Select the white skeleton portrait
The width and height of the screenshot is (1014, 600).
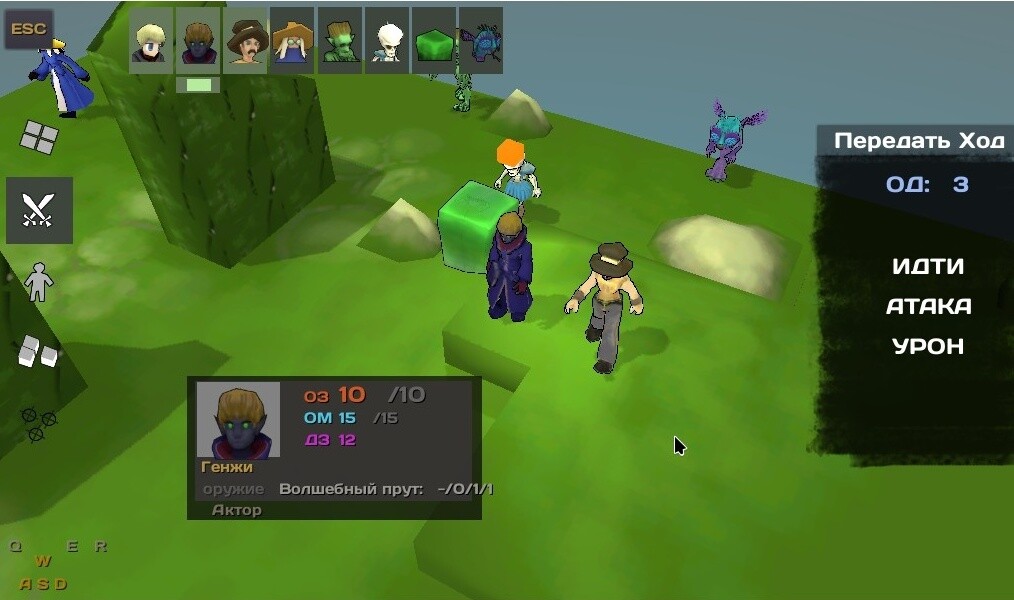pyautogui.click(x=387, y=41)
